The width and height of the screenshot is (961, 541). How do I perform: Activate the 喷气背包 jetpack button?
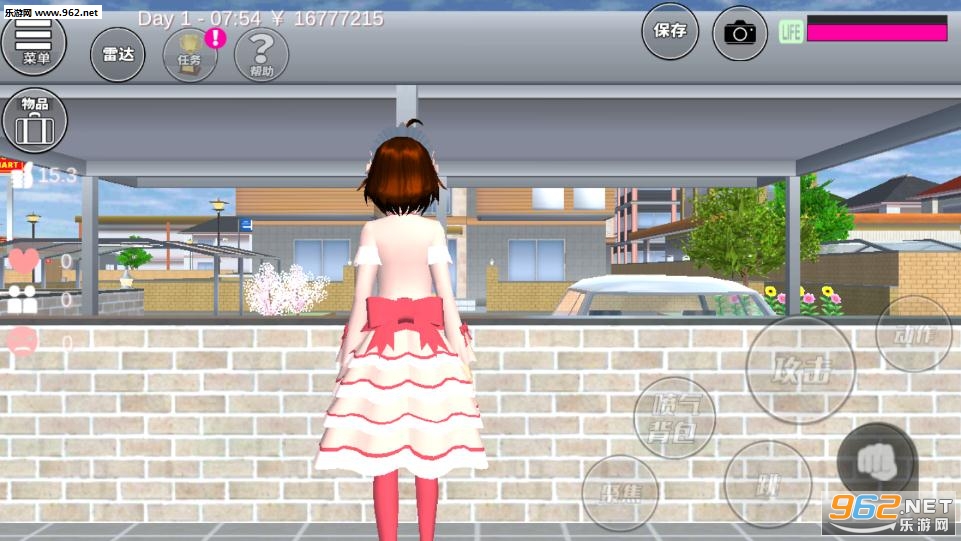pyautogui.click(x=675, y=417)
